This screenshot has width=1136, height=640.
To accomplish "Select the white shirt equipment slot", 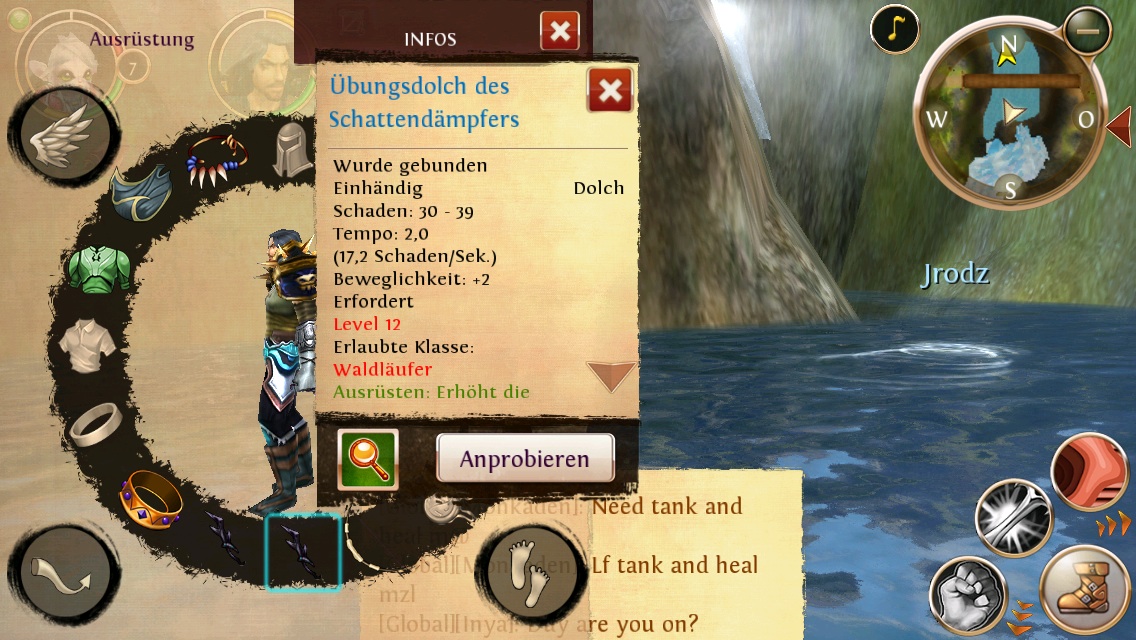I will [x=87, y=345].
